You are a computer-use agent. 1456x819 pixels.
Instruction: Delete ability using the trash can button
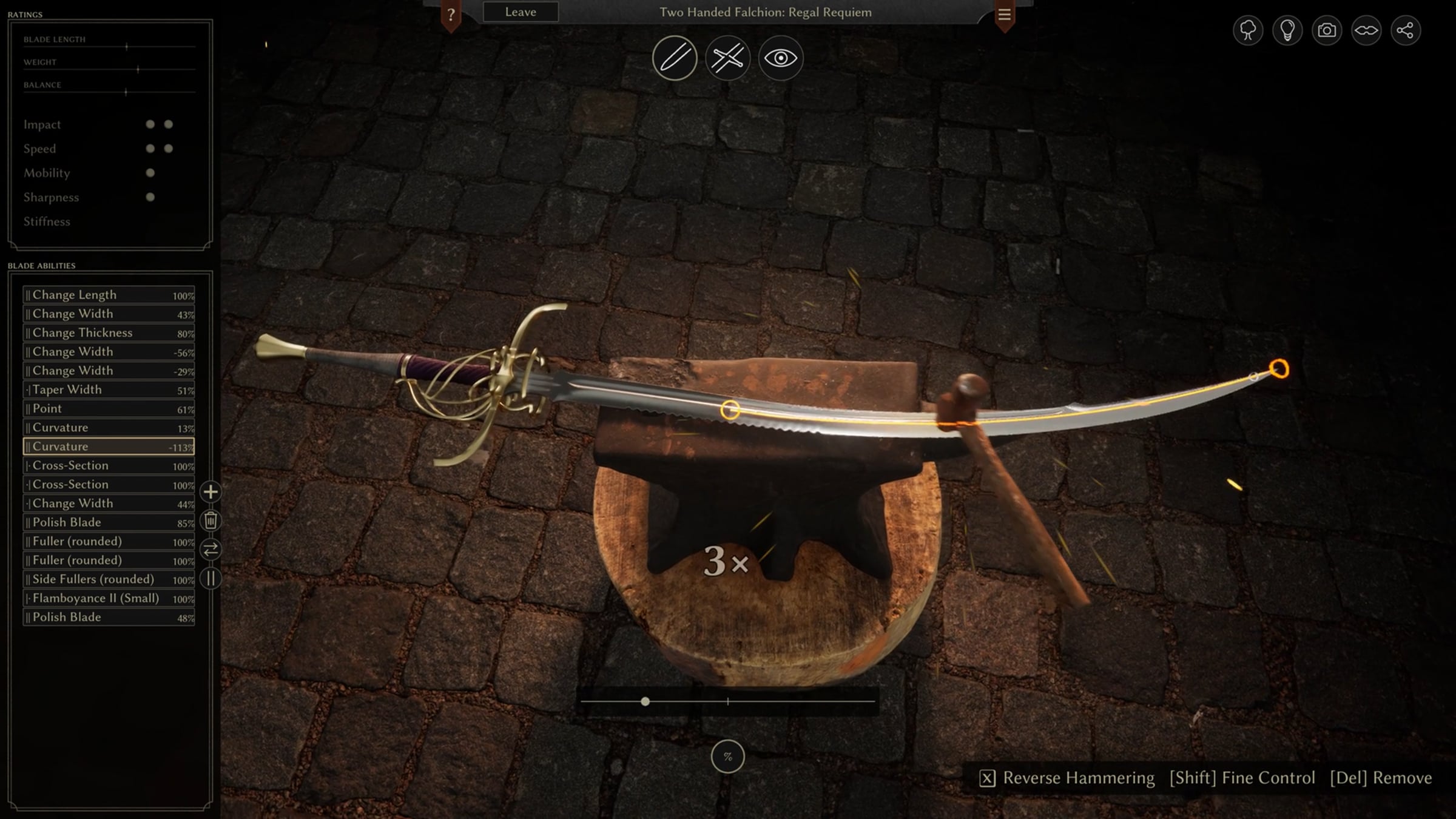[211, 521]
